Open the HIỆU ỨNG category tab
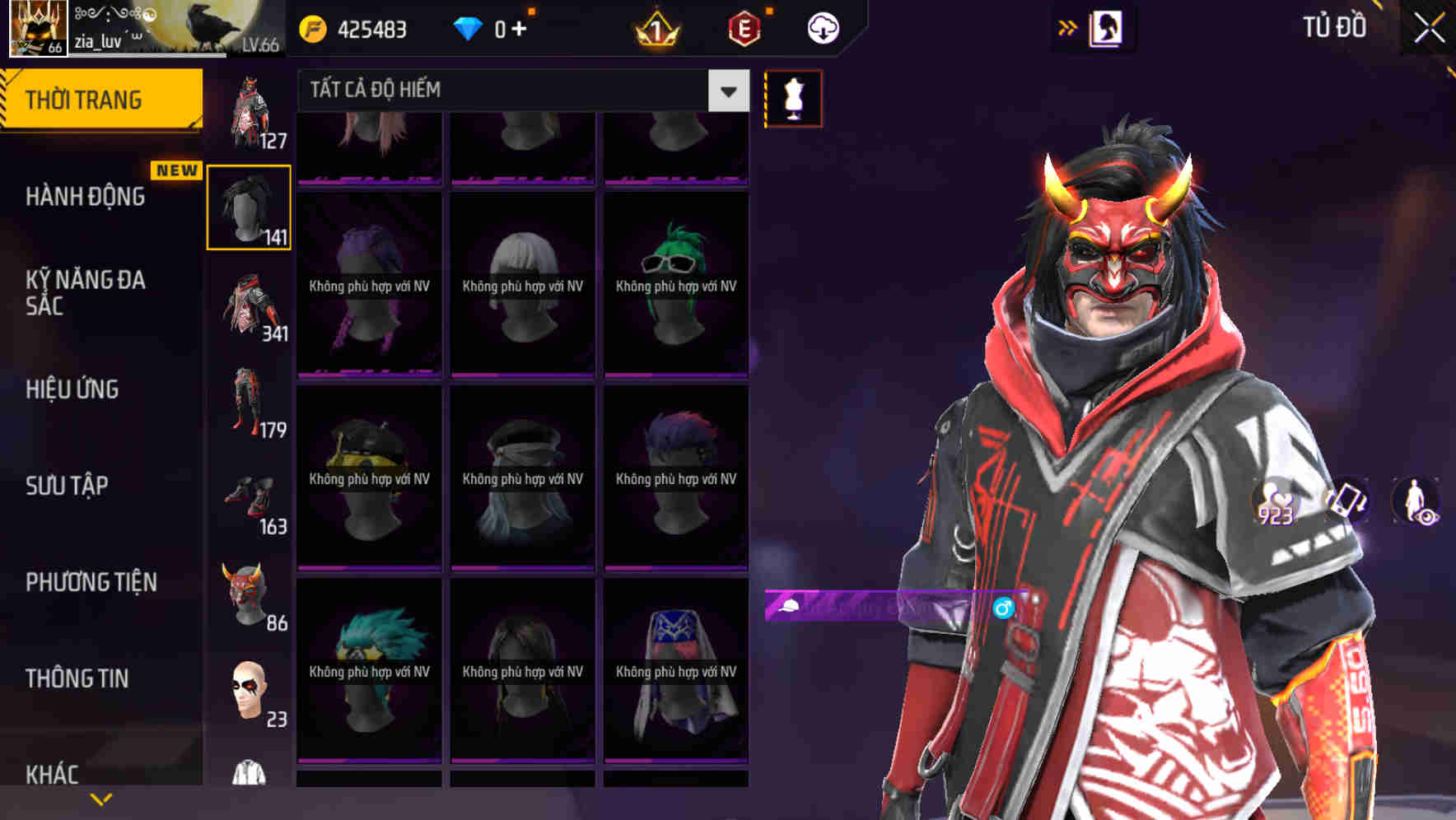The image size is (1456, 820). (x=74, y=390)
